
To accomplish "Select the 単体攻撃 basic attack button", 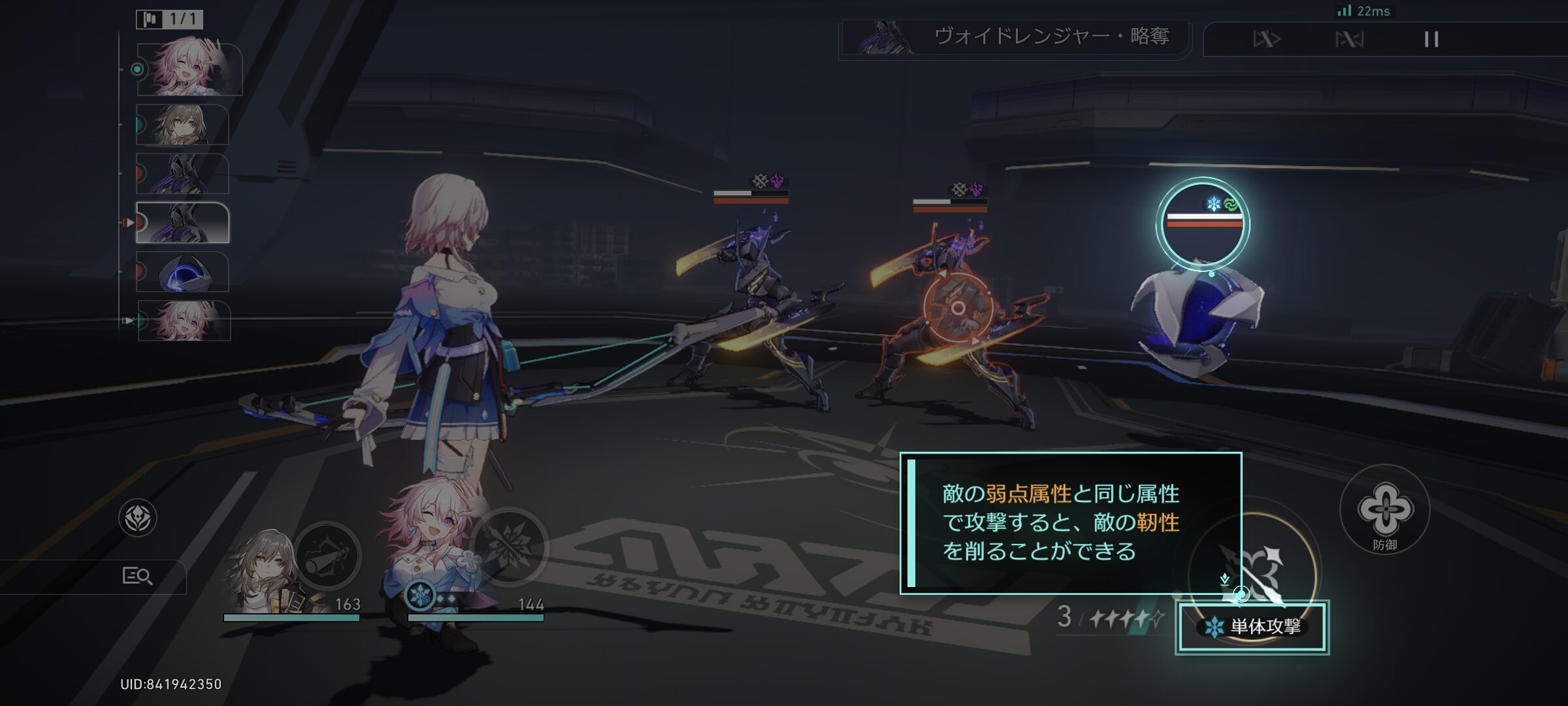I will click(1252, 626).
